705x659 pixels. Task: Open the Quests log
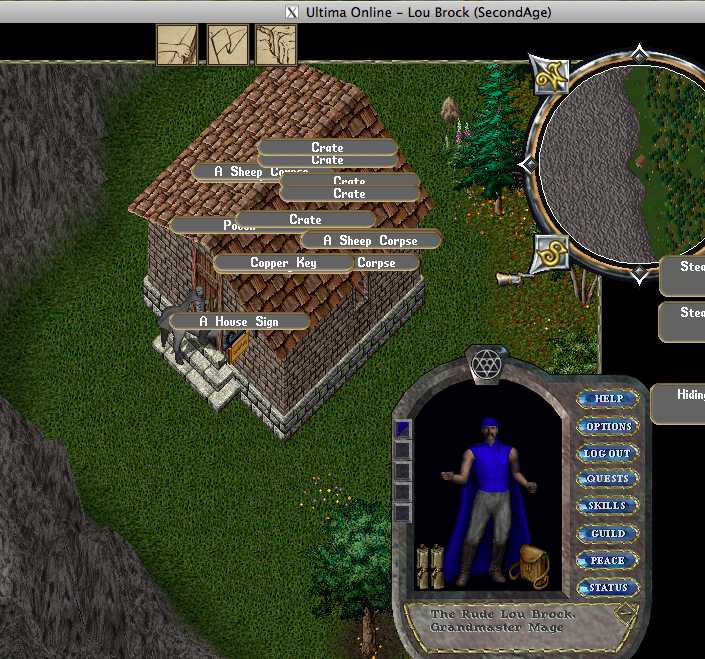[x=608, y=479]
